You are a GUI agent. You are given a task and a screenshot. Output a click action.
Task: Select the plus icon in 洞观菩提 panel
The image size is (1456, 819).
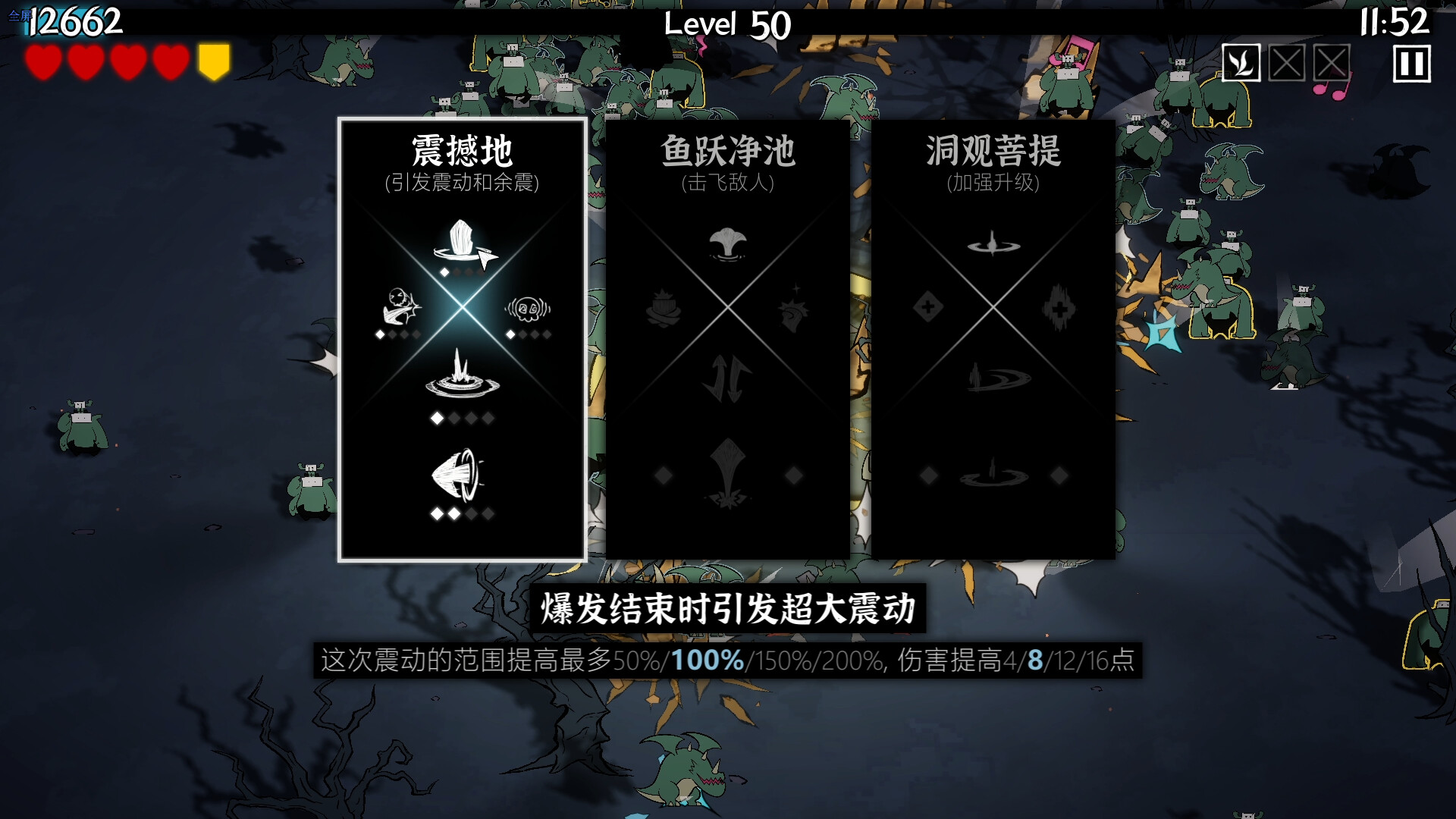(929, 306)
